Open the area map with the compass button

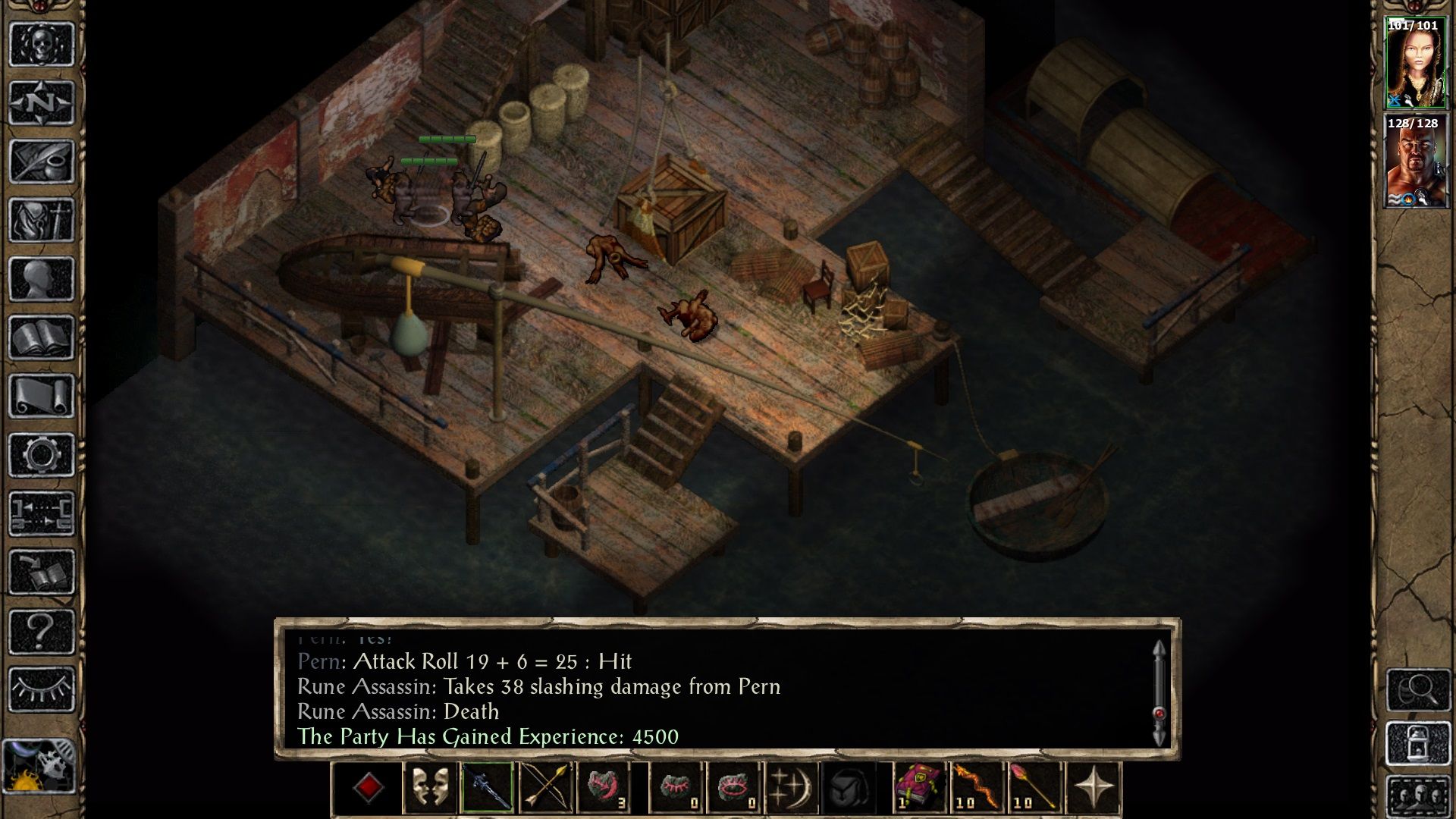(x=42, y=102)
